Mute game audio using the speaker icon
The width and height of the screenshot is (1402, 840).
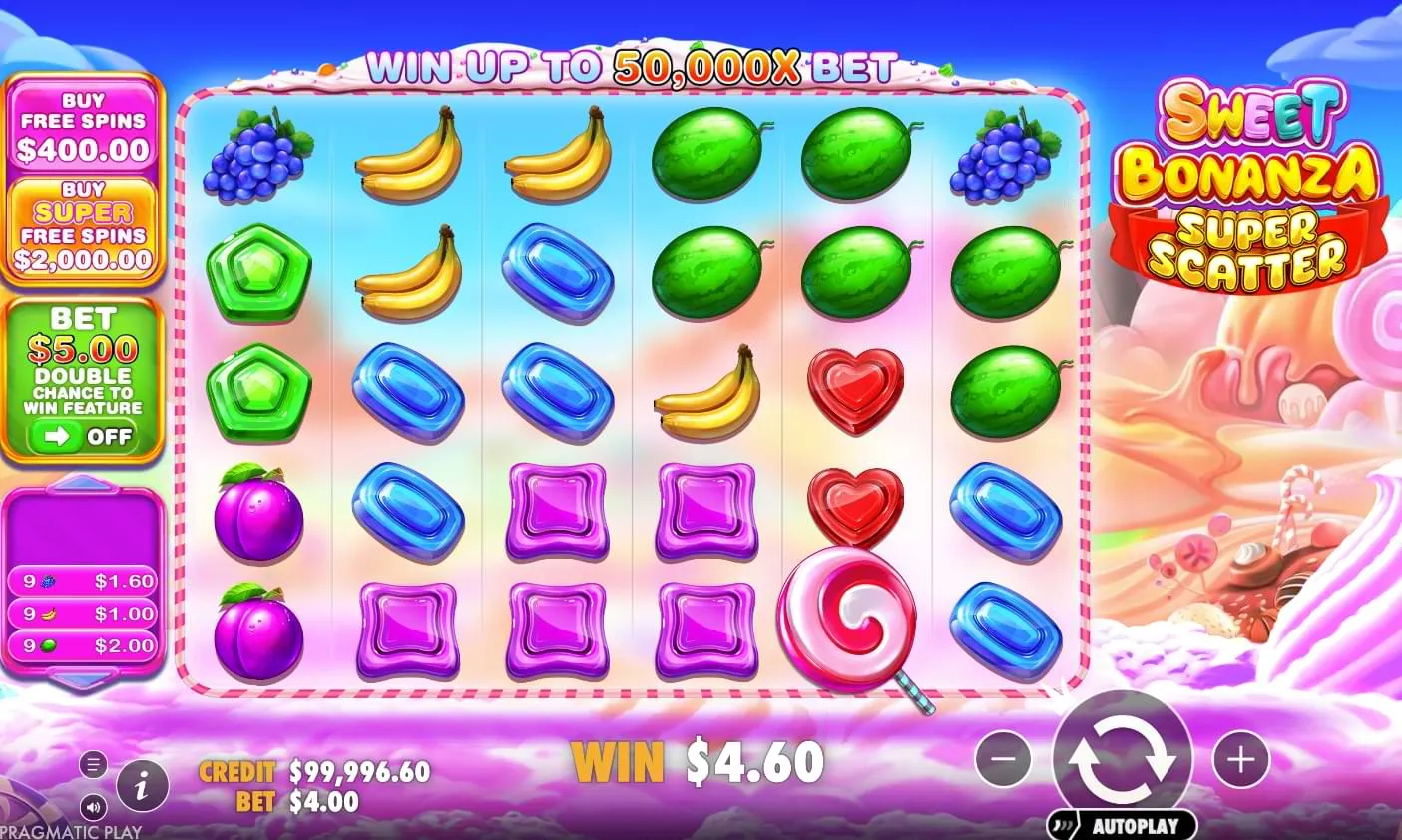pyautogui.click(x=93, y=805)
